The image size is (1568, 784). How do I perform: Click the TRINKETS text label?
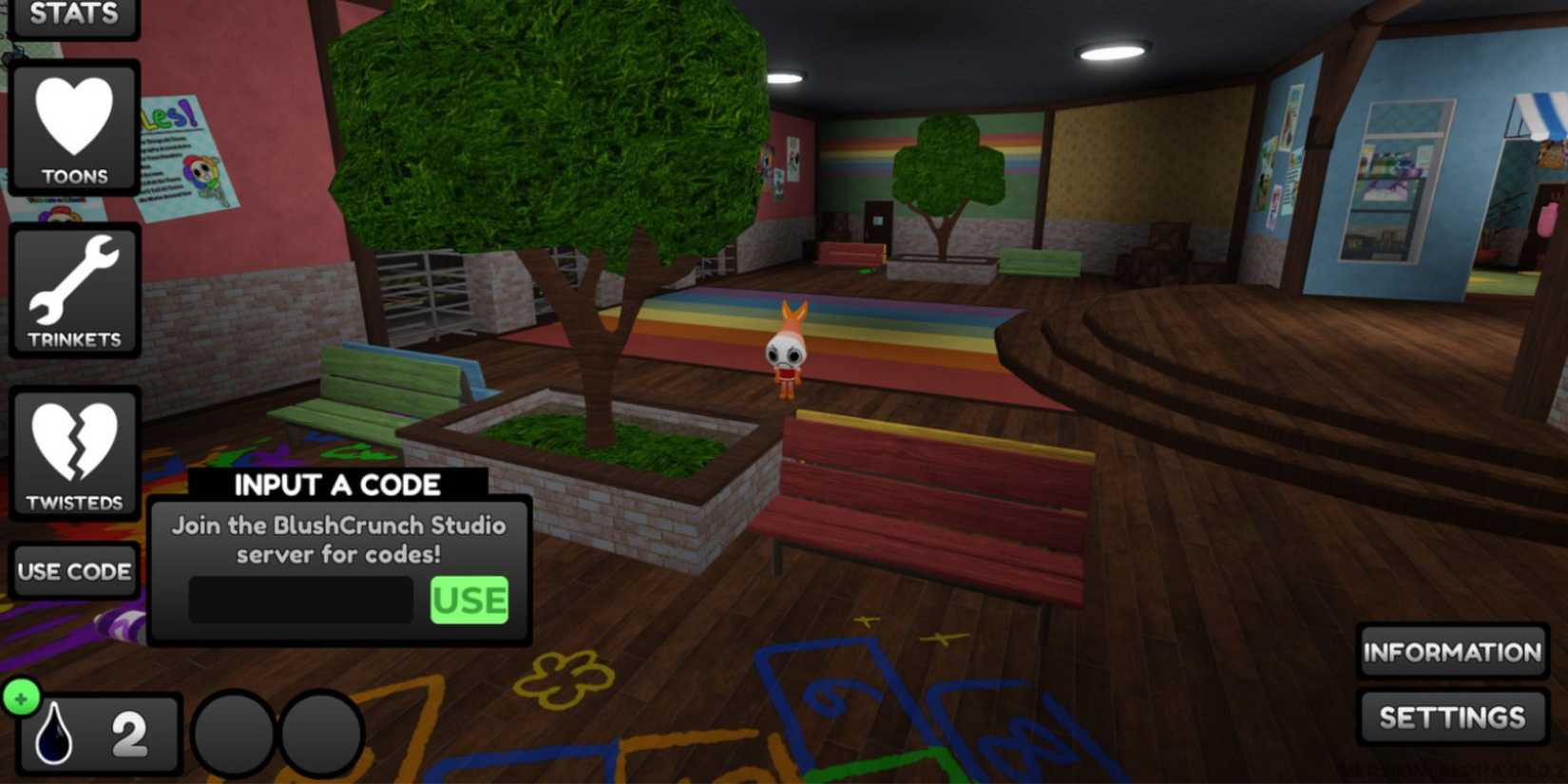tap(76, 337)
